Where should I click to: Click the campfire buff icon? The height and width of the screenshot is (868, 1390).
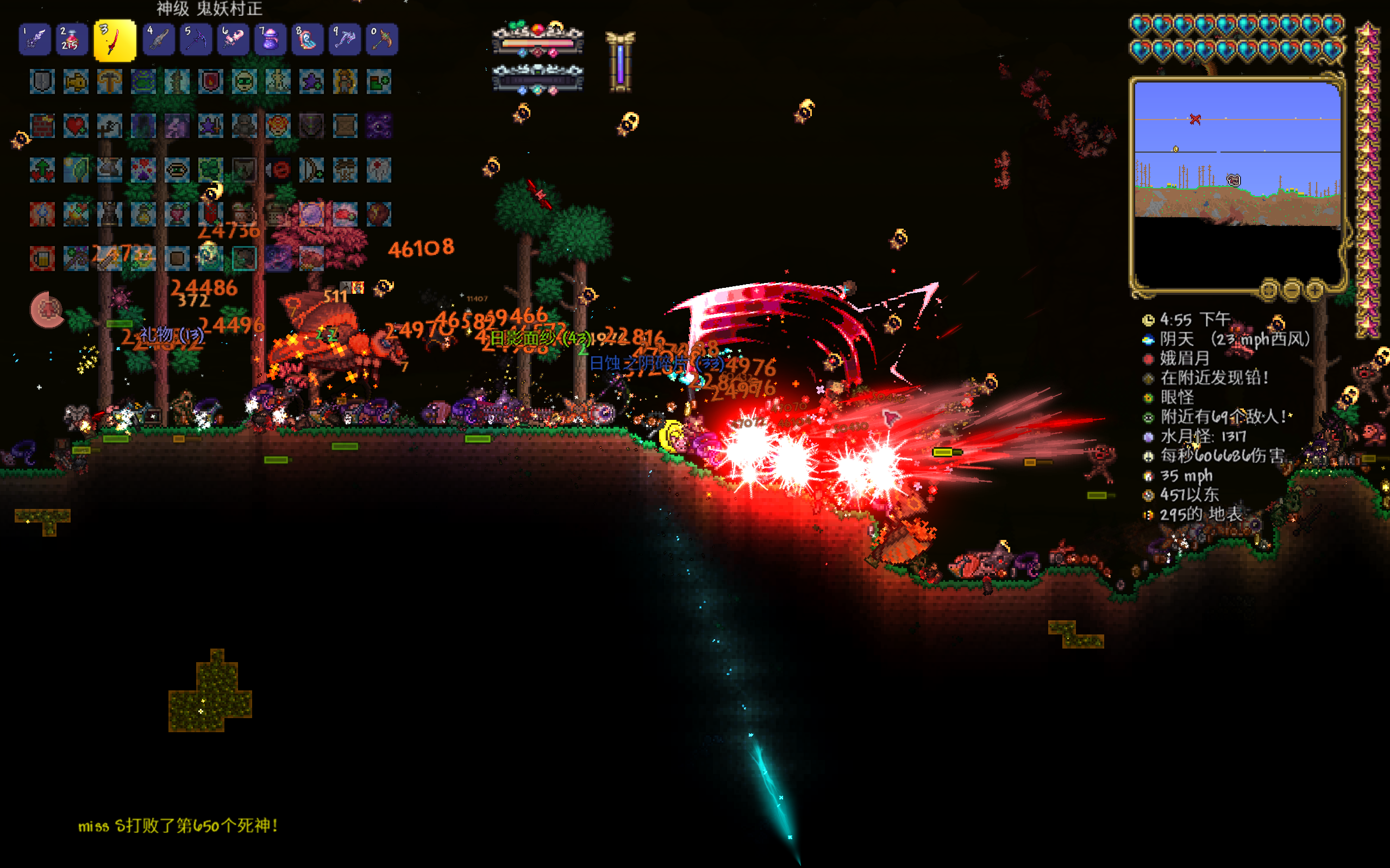pos(76,214)
